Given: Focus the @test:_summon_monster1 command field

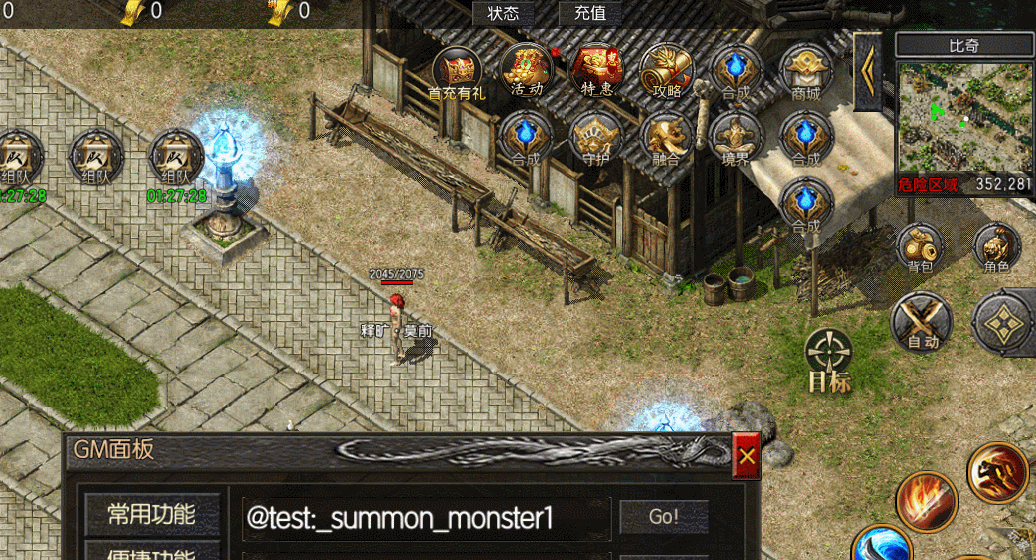Looking at the screenshot, I should click(426, 518).
